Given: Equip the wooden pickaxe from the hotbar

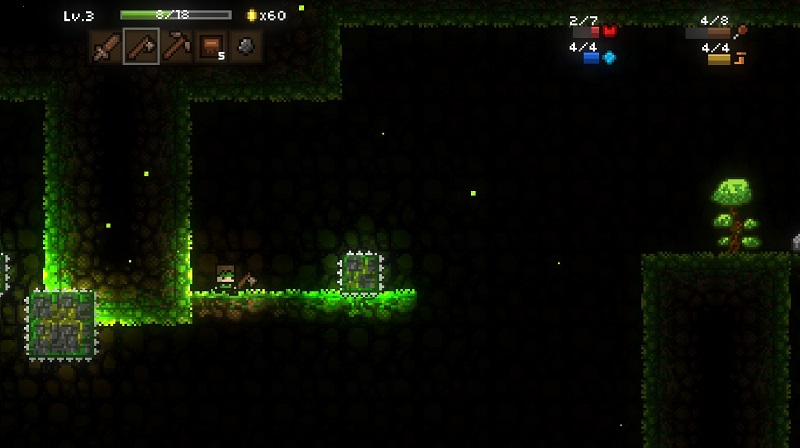Looking at the screenshot, I should click(176, 46).
